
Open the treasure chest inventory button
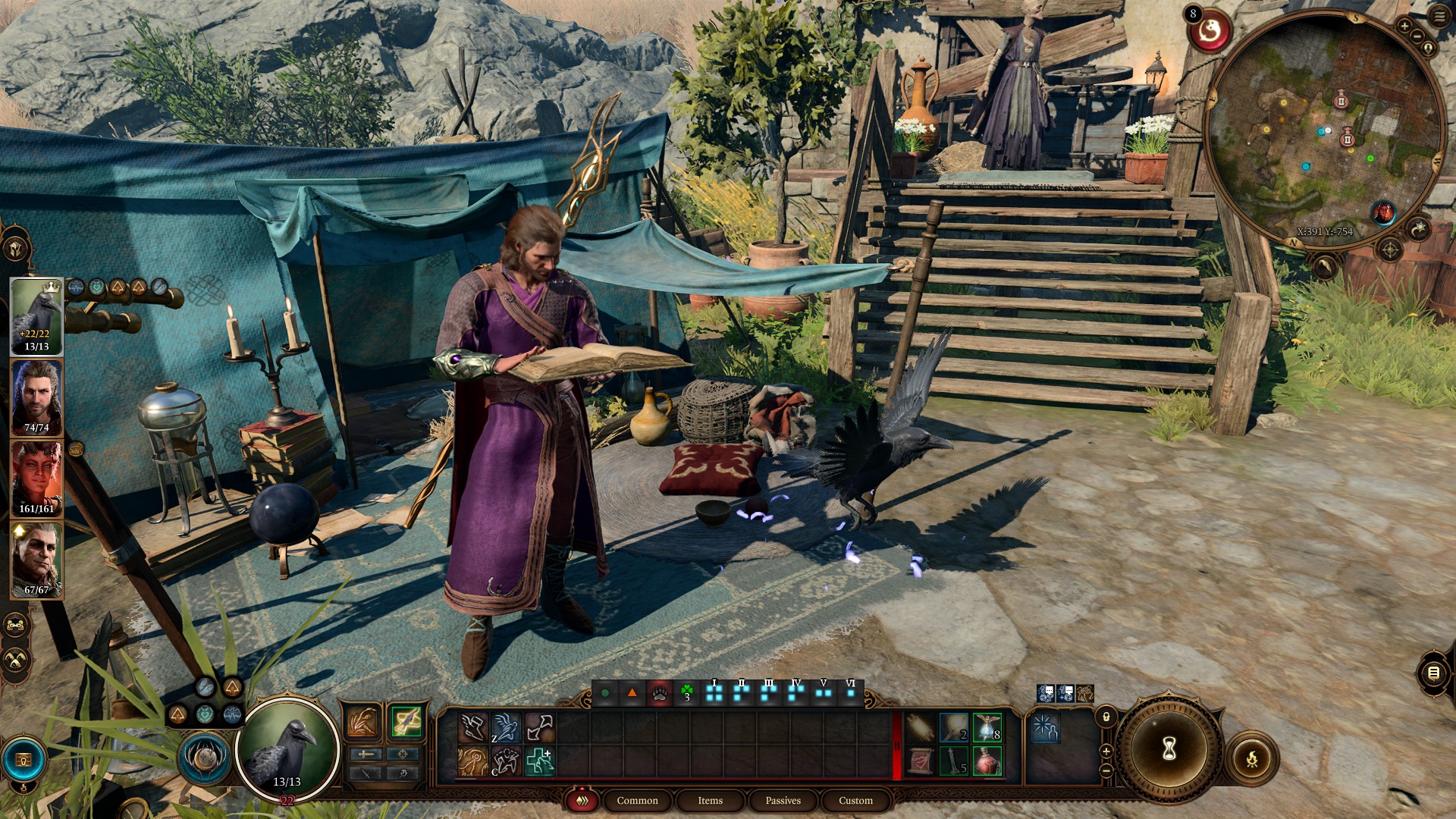24,760
